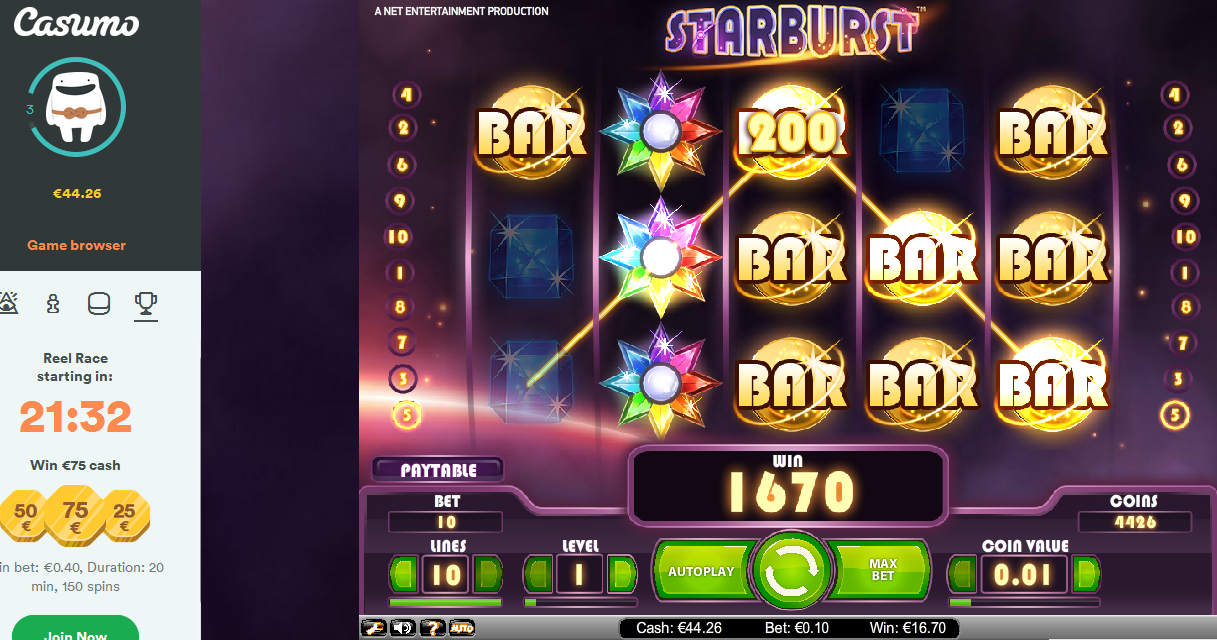Increase the number of bet lines
Viewport: 1217px width, 640px height.
tap(488, 574)
